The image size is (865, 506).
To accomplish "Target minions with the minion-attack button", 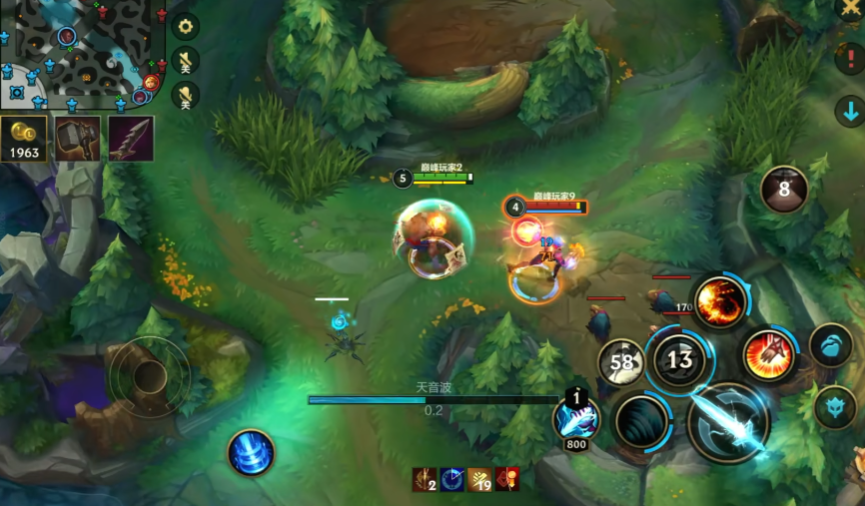I will [x=830, y=345].
